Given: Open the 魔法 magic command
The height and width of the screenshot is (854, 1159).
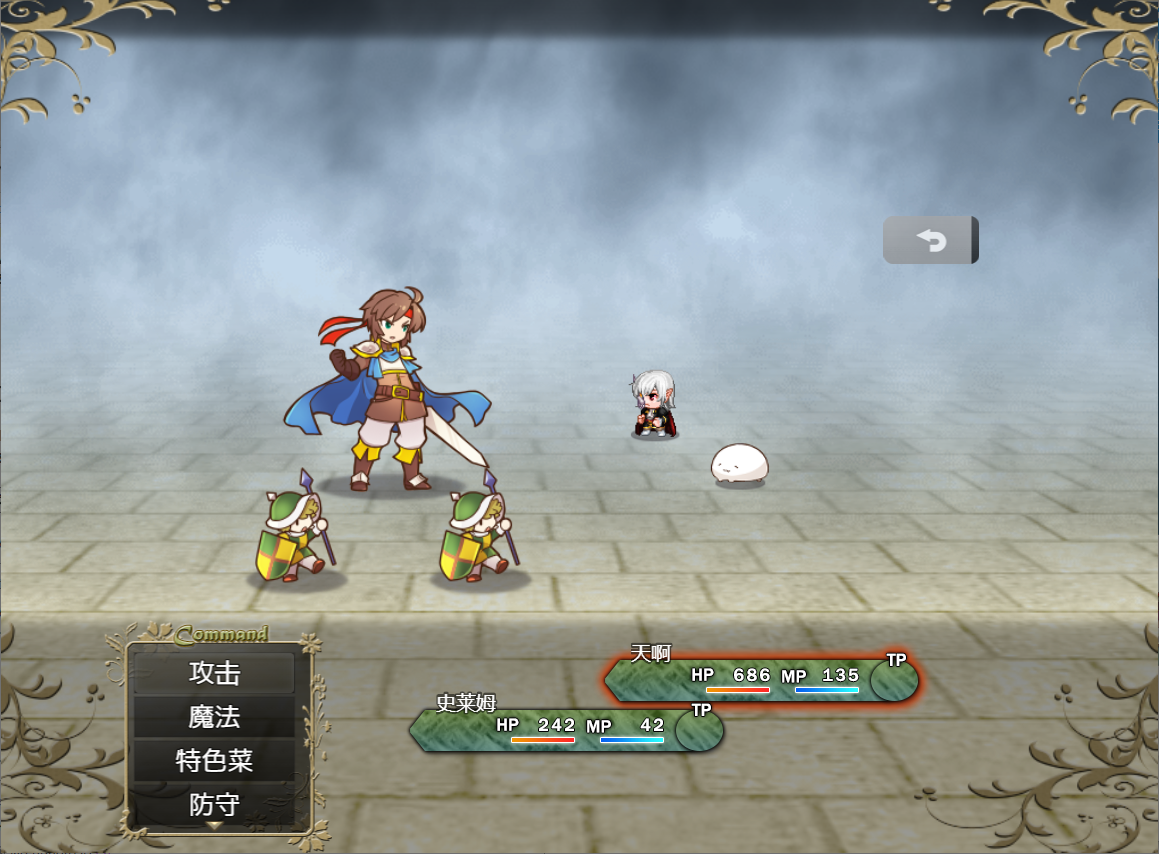Looking at the screenshot, I should click(214, 717).
